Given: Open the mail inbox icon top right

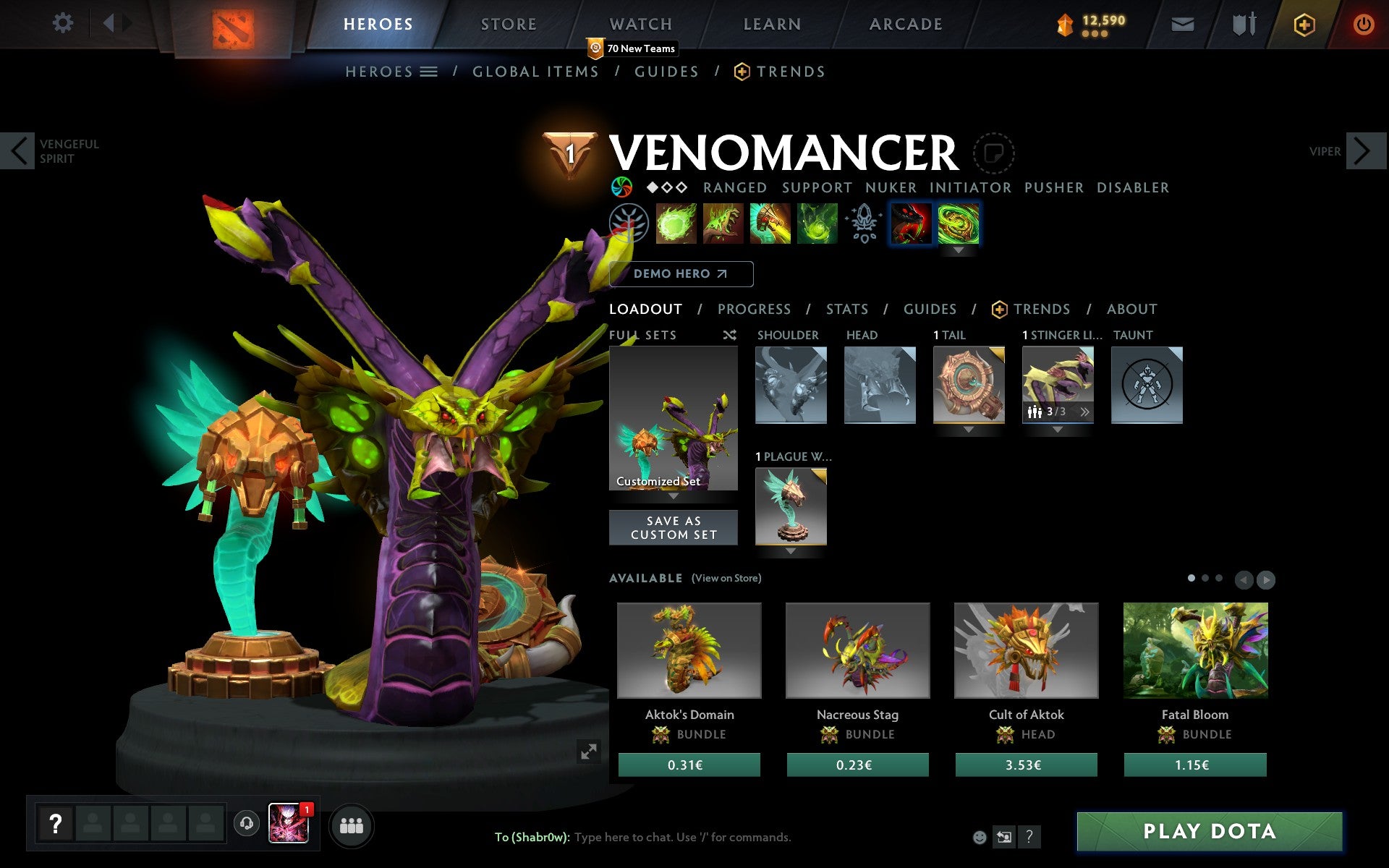Looking at the screenshot, I should click(1181, 23).
